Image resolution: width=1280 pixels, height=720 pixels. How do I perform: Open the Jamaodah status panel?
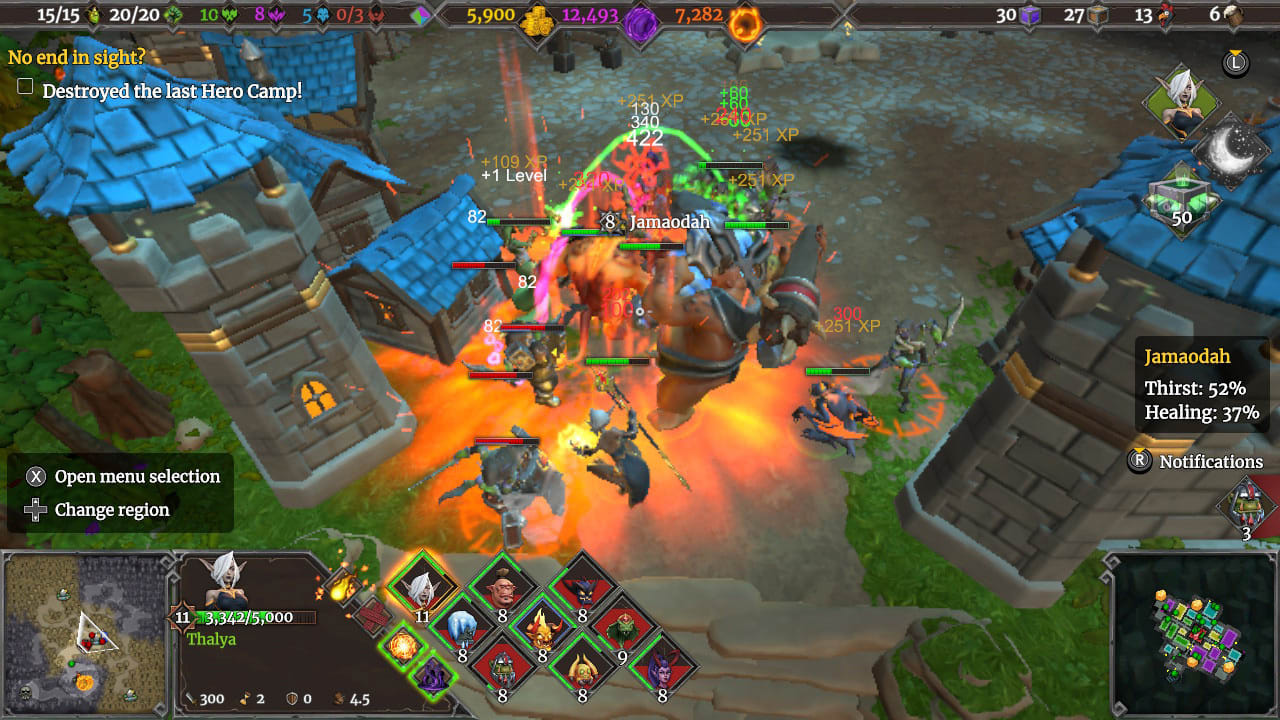[x=1200, y=384]
